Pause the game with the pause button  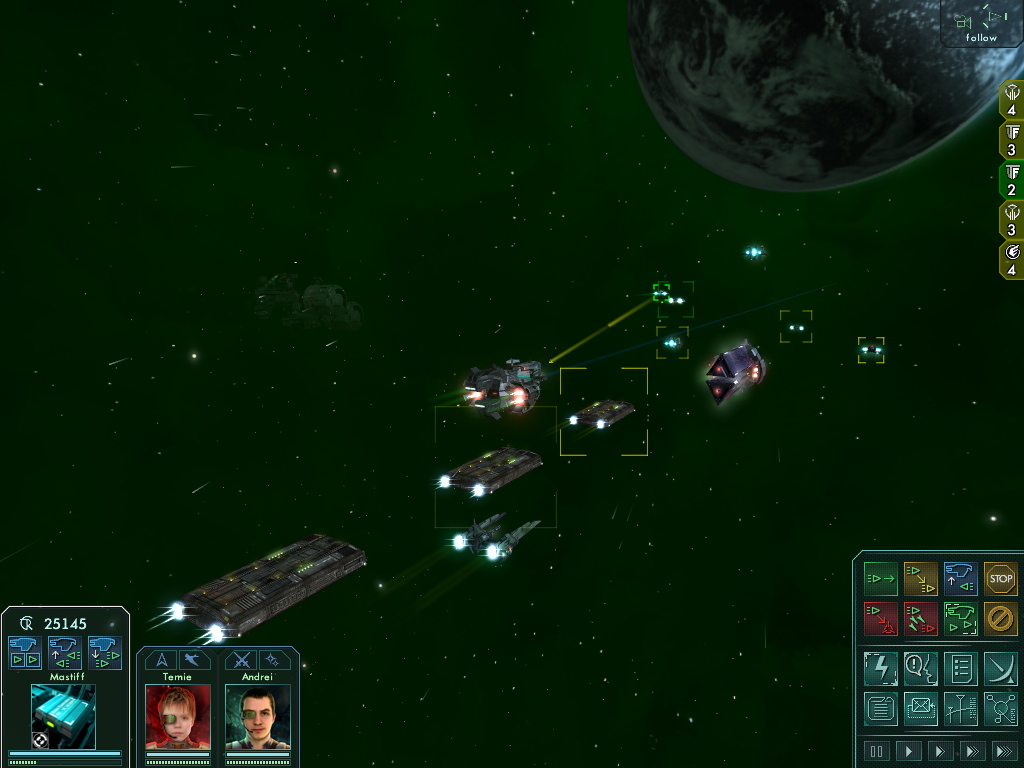(x=877, y=751)
